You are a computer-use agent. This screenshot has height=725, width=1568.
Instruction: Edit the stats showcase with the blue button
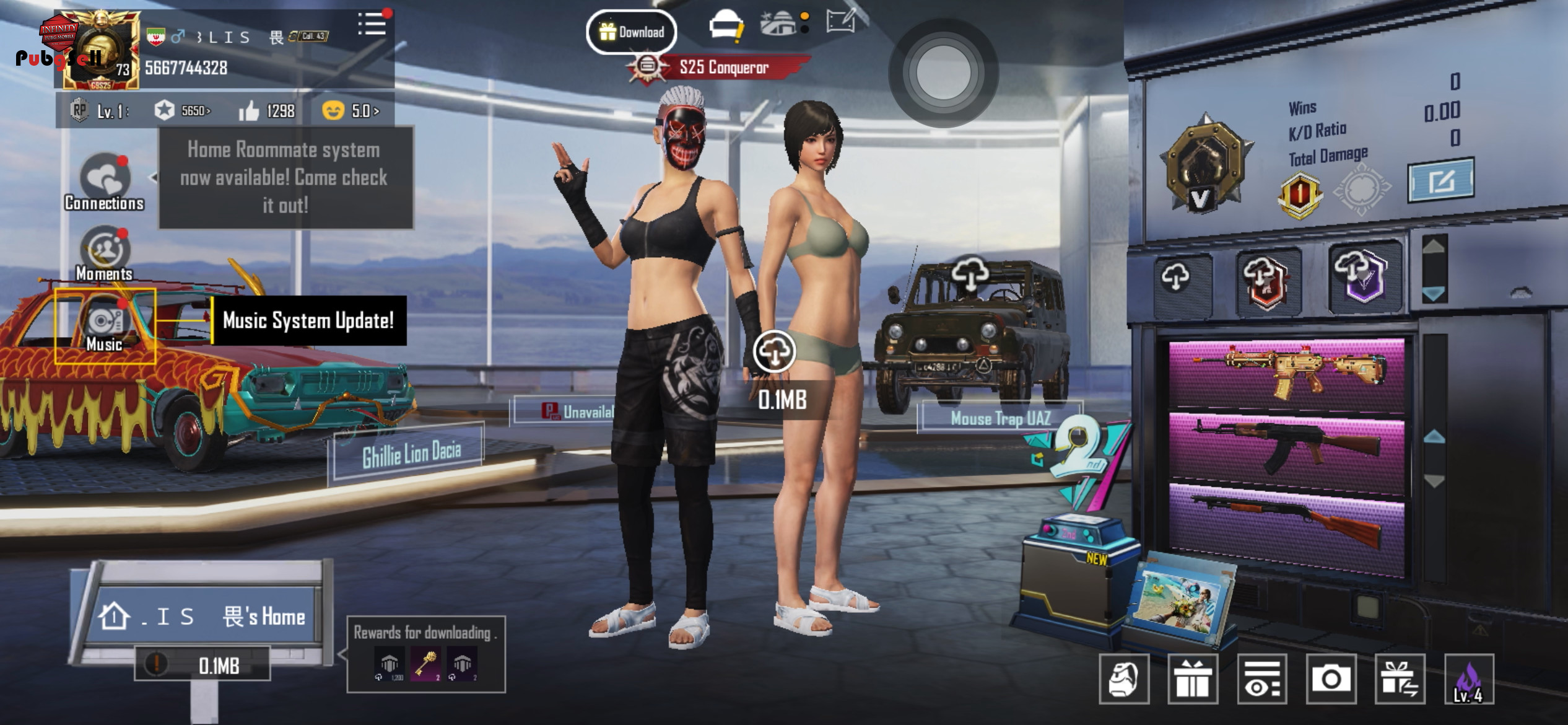pos(1440,180)
